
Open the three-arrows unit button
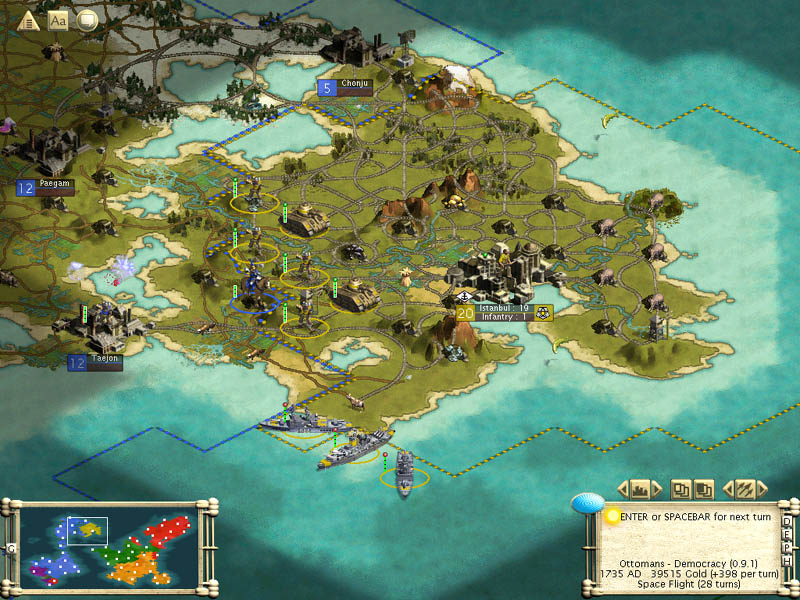pos(743,489)
